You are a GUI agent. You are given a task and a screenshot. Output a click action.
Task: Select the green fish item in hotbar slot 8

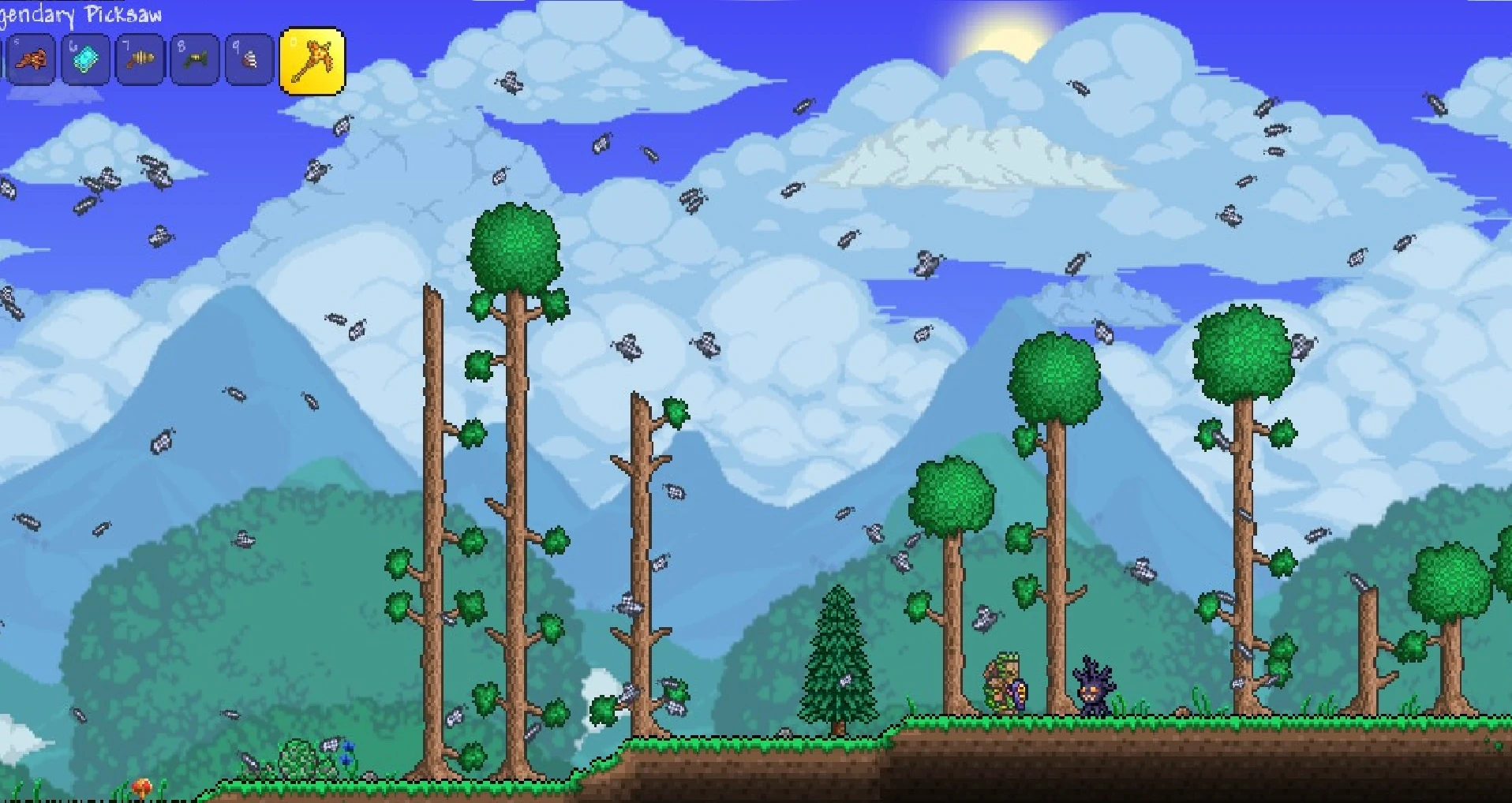tap(194, 59)
